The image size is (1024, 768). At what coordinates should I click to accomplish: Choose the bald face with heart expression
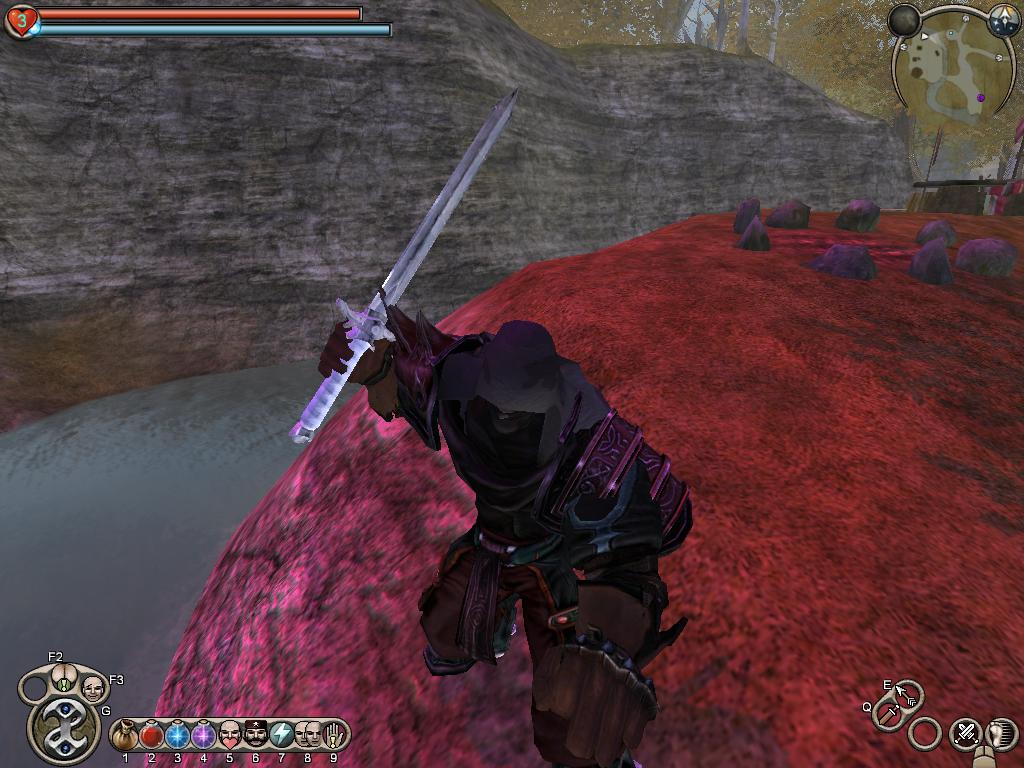230,736
